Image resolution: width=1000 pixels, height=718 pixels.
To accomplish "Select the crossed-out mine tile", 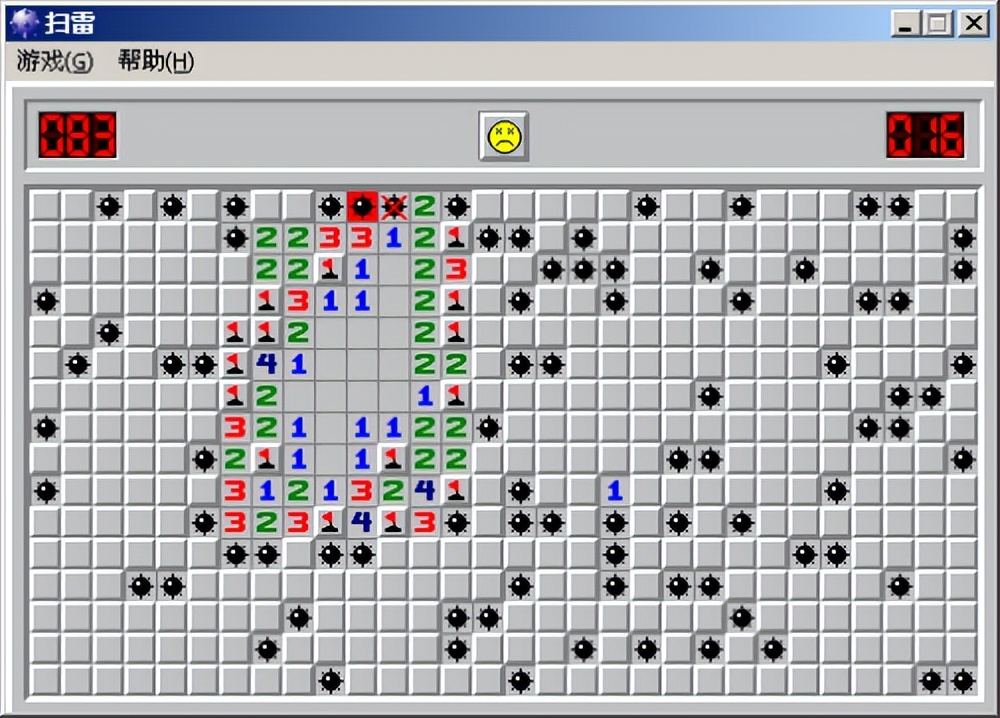I will (x=394, y=206).
